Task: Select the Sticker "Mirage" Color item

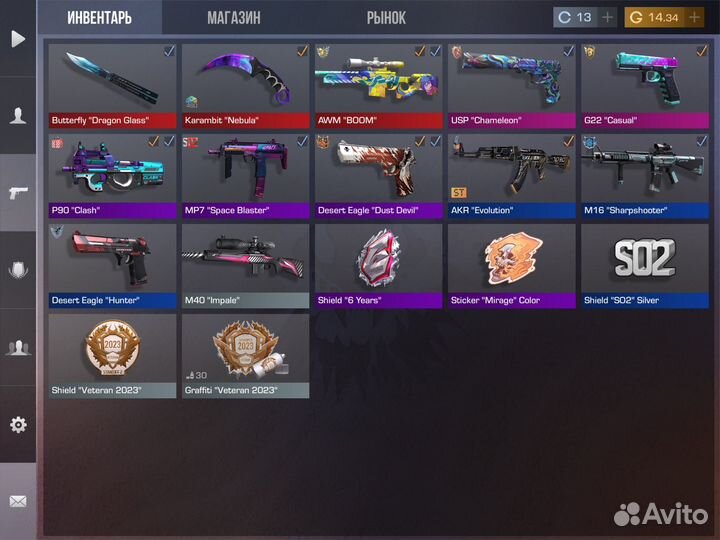Action: tap(511, 265)
